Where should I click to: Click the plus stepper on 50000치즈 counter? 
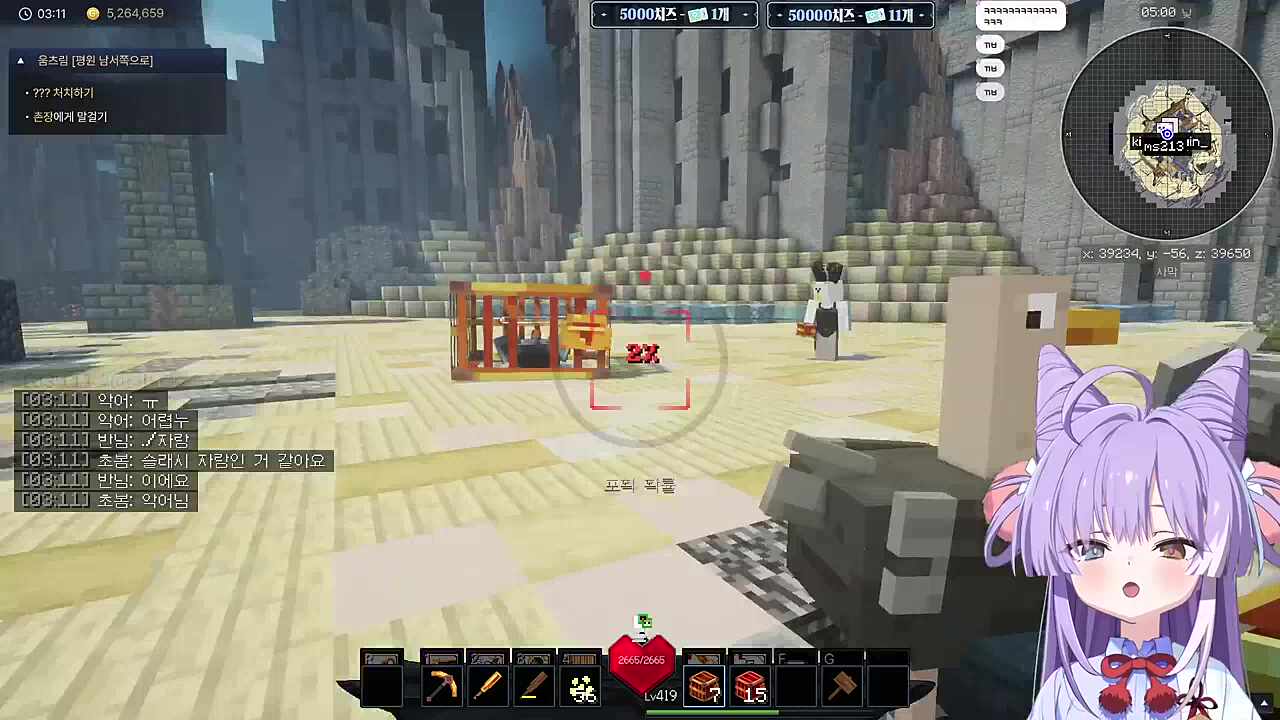click(x=923, y=15)
